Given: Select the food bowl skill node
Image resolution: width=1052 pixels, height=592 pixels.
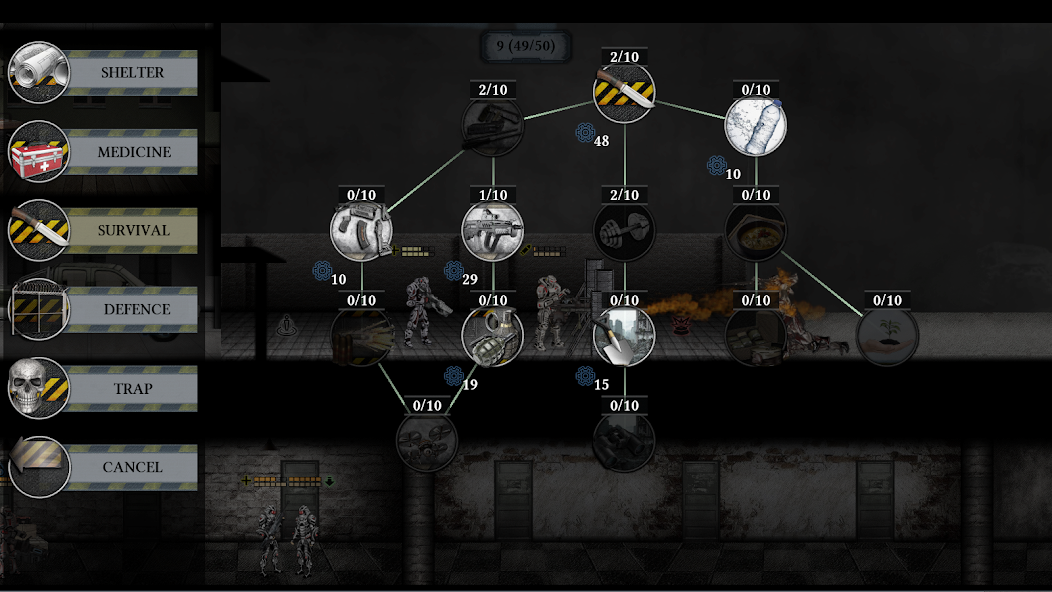Looking at the screenshot, I should pyautogui.click(x=755, y=230).
